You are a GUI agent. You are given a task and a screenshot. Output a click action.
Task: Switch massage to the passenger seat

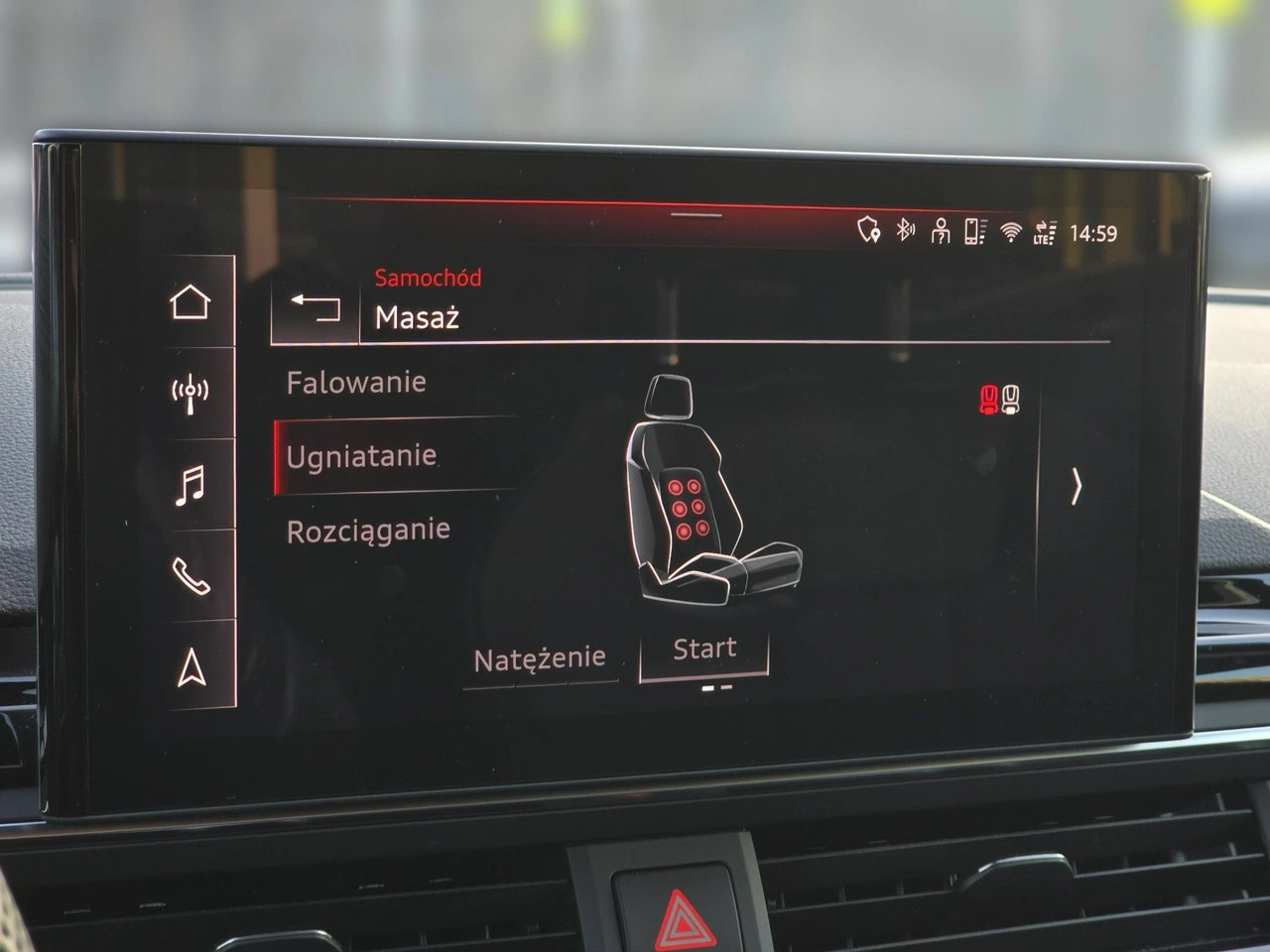1012,397
